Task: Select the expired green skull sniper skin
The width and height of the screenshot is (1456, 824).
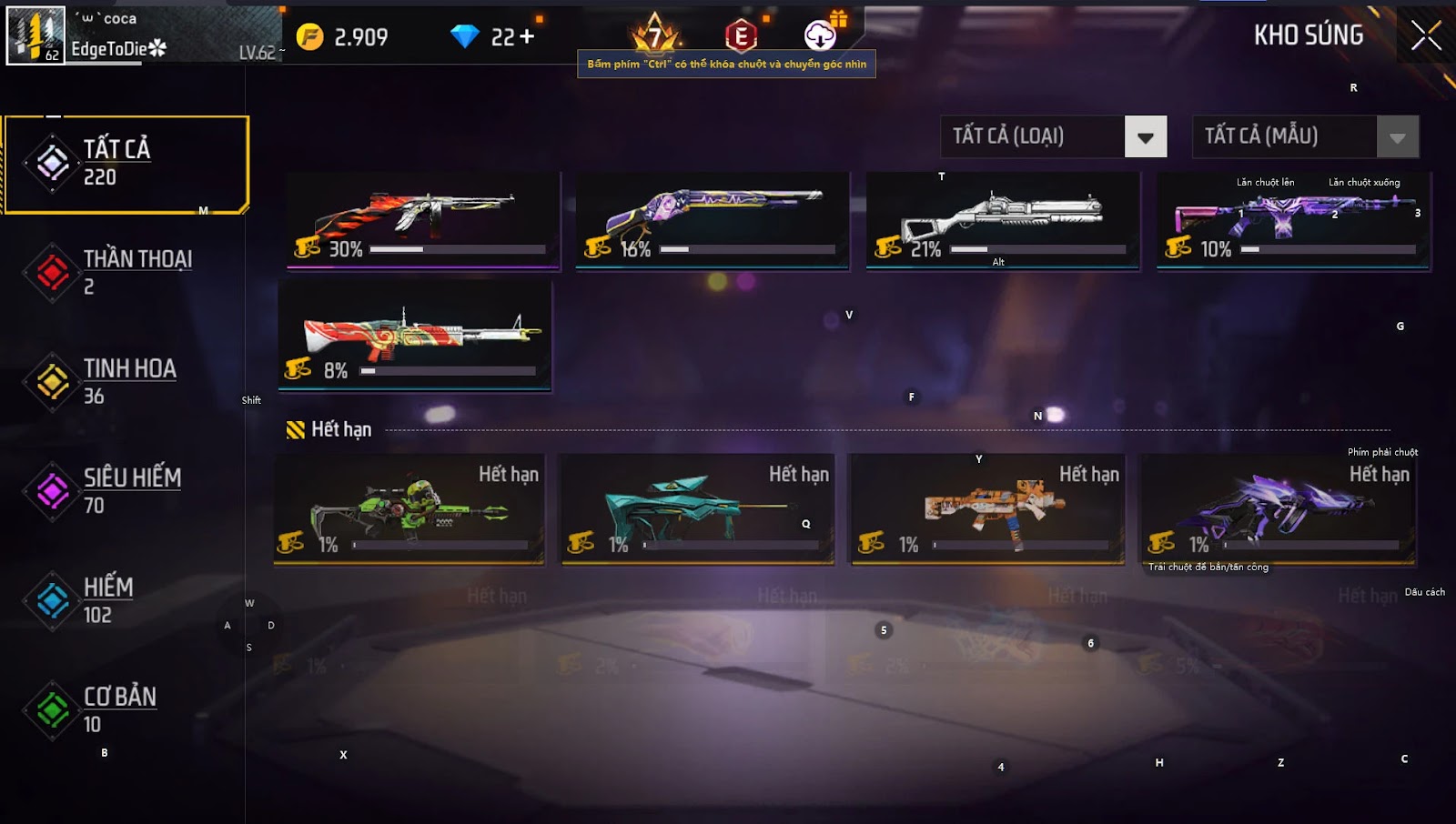Action: 409,509
